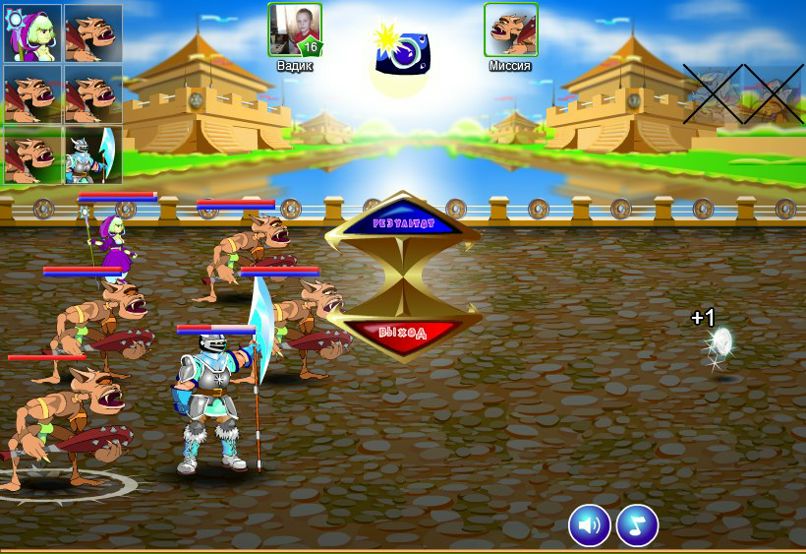The width and height of the screenshot is (806, 554).
Task: Open the Миссия opponent avatar
Action: click(x=511, y=30)
